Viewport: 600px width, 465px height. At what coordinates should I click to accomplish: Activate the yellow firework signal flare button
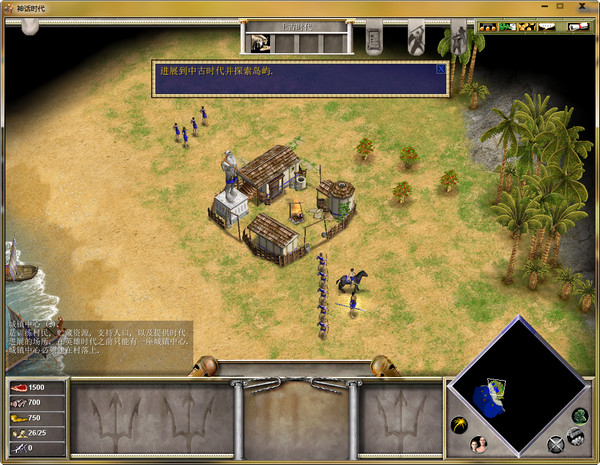tap(459, 424)
